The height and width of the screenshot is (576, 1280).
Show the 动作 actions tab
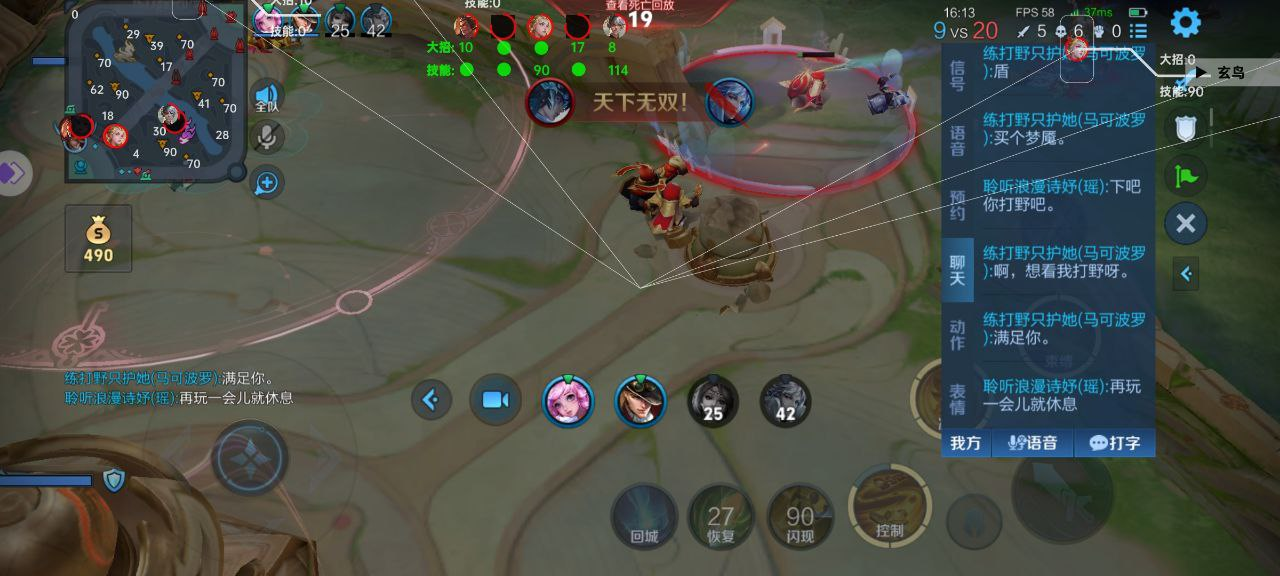[957, 336]
